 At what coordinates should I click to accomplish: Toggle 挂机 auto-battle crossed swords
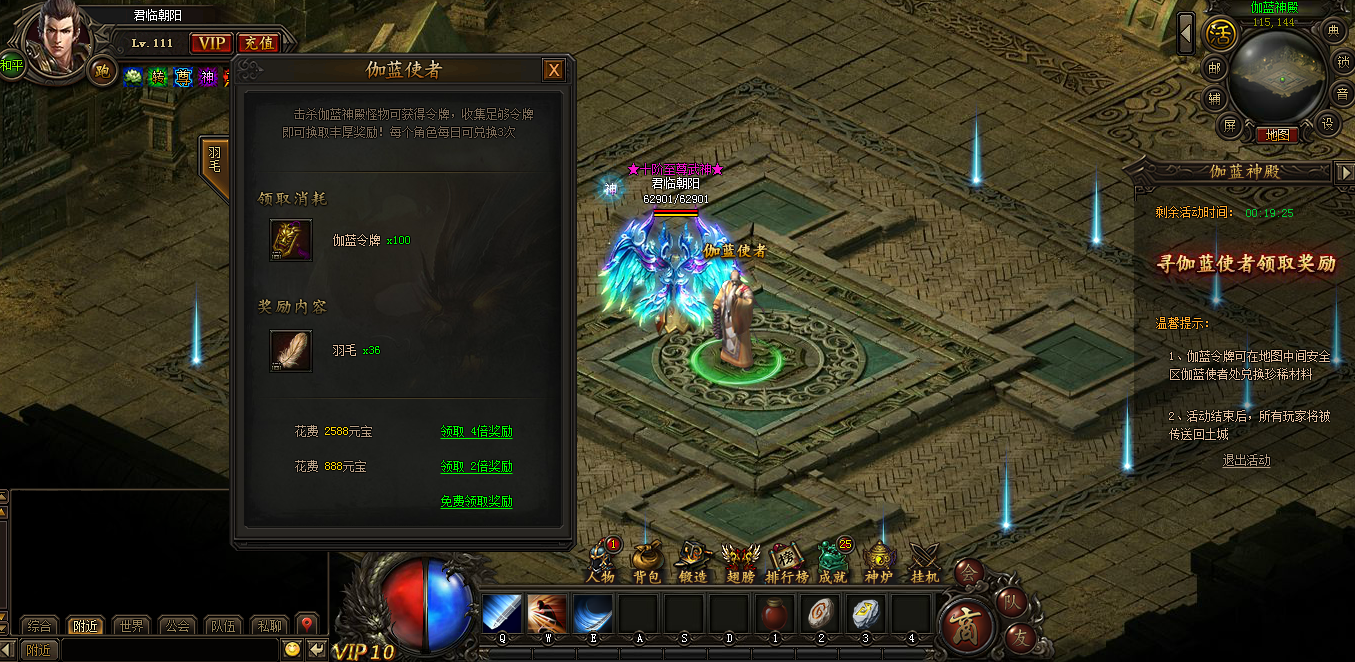(x=925, y=560)
